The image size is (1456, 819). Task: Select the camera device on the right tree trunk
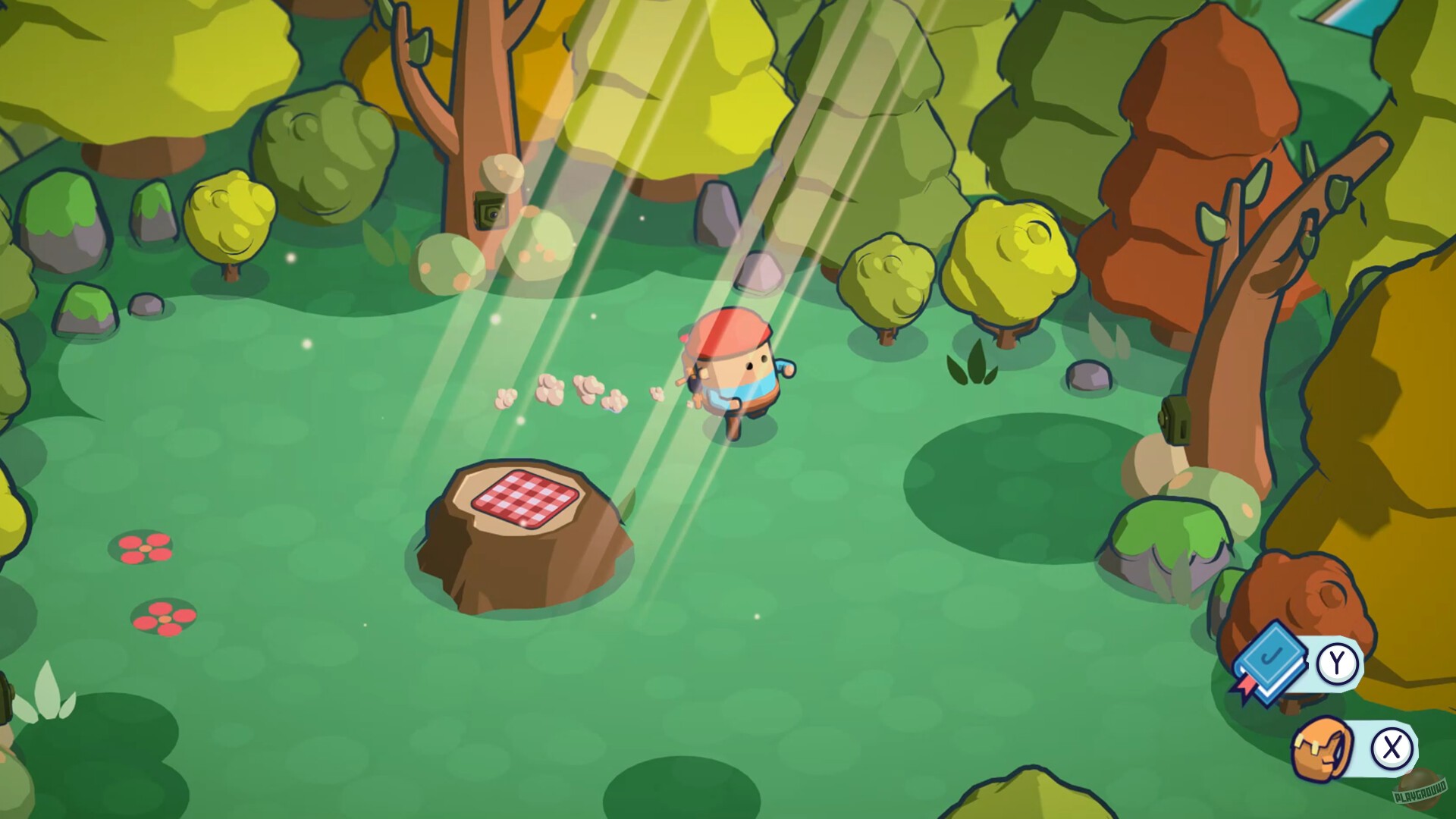pos(1175,419)
